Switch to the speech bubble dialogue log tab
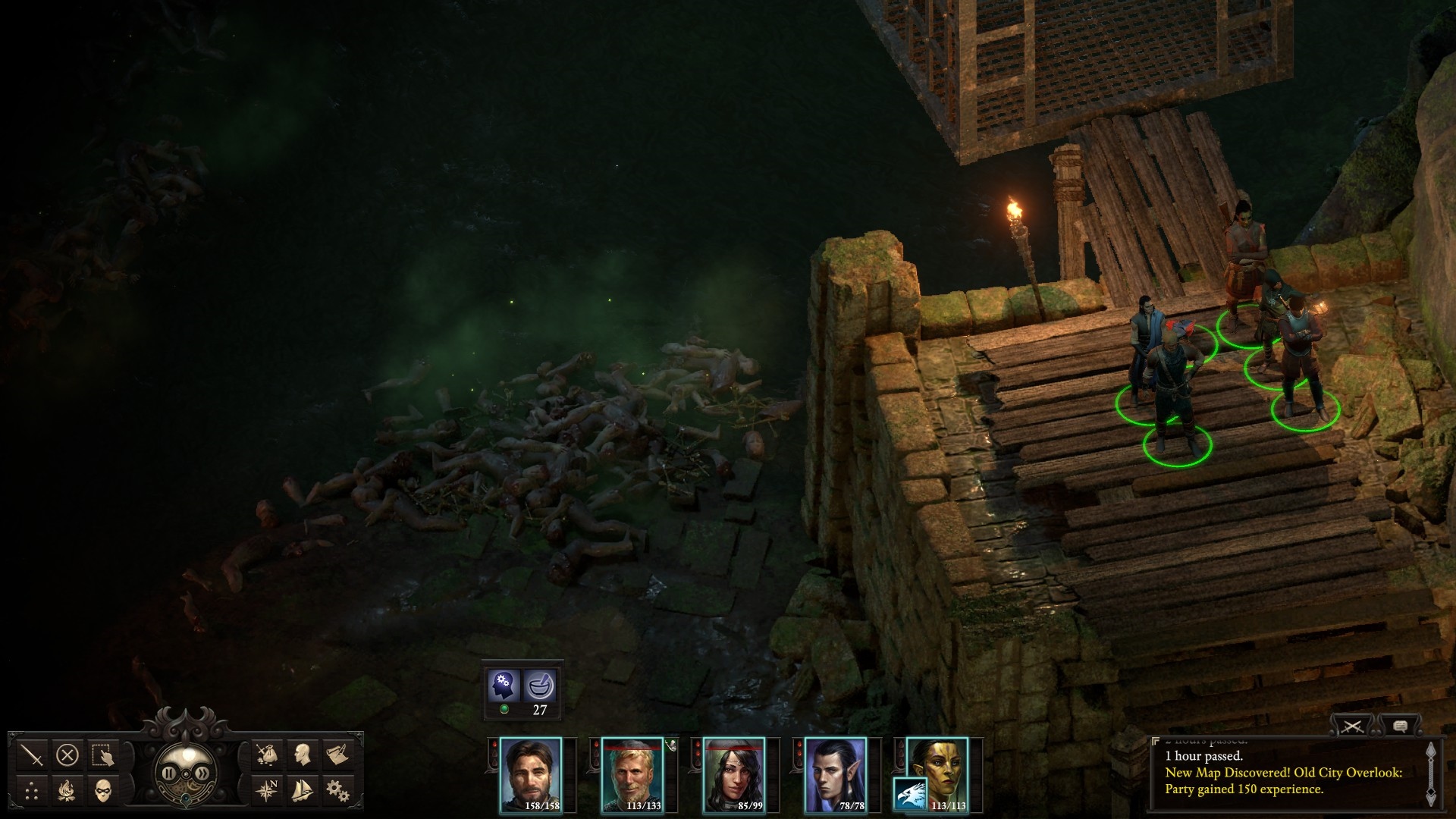 1400,727
